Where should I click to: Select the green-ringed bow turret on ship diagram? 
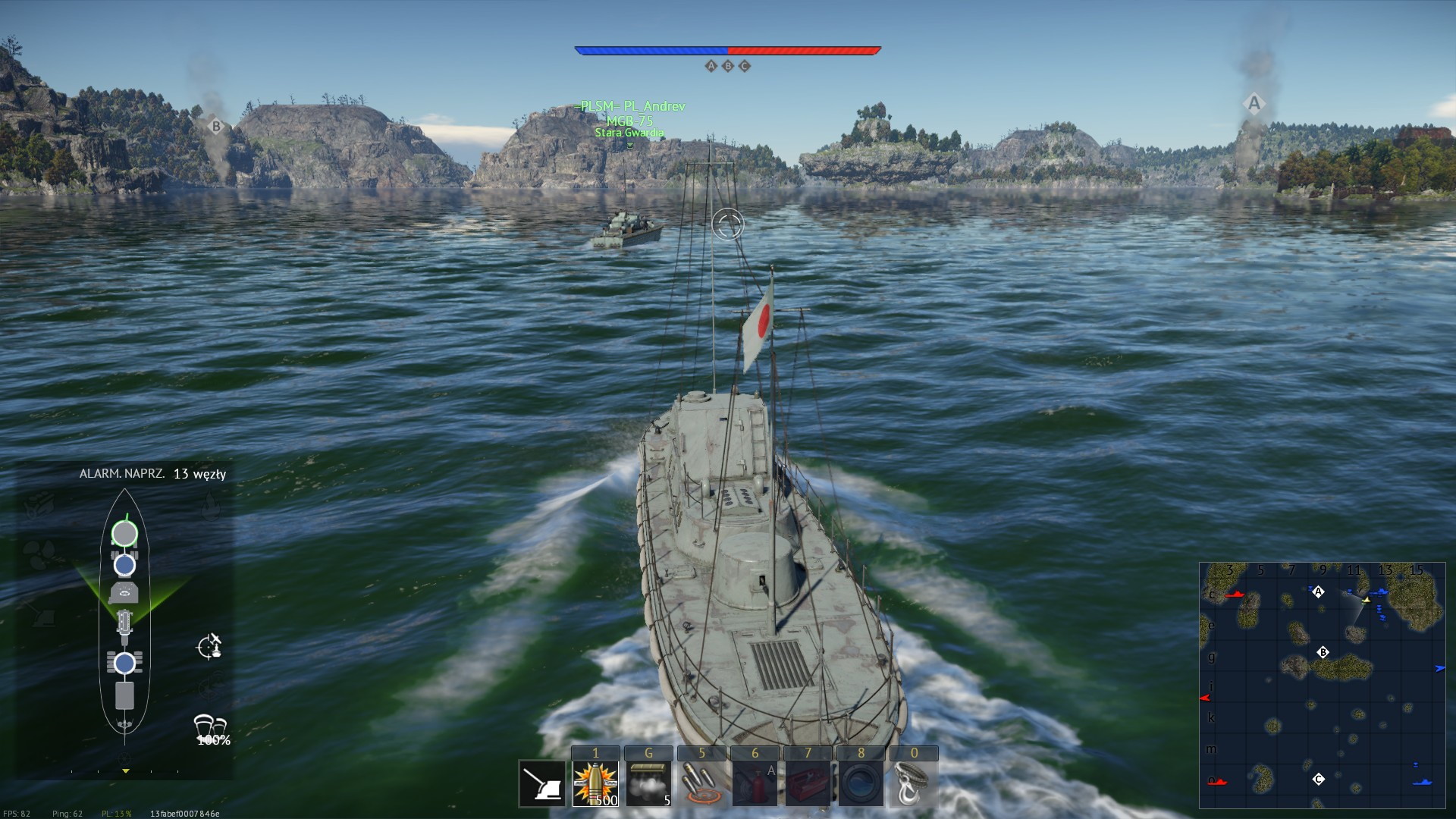pos(124,534)
